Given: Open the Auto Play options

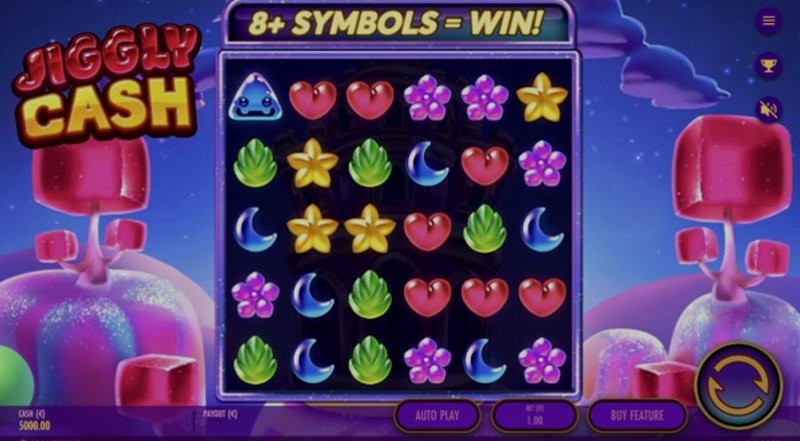Looking at the screenshot, I should point(437,415).
